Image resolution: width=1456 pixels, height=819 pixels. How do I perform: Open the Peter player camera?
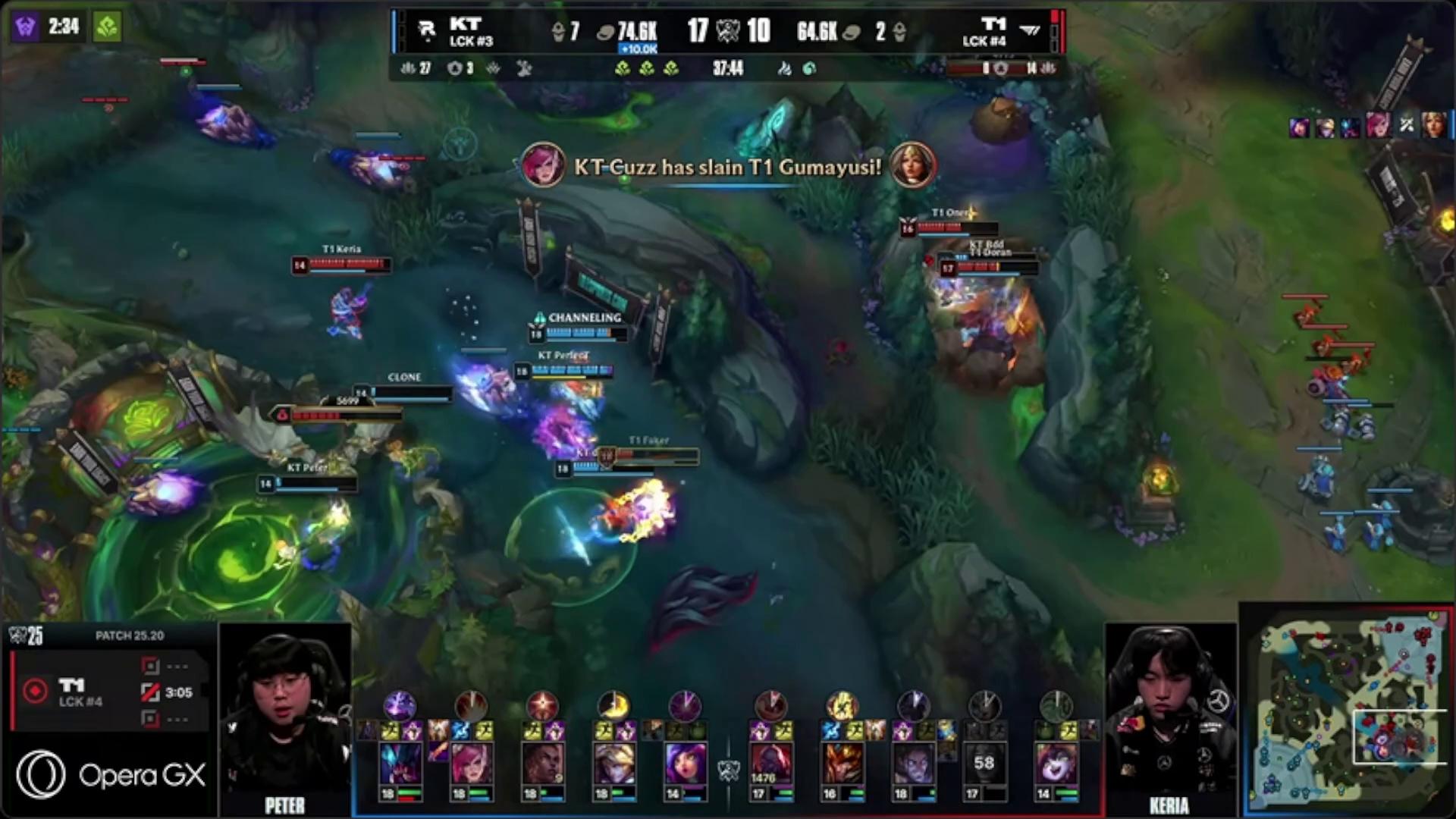click(284, 717)
